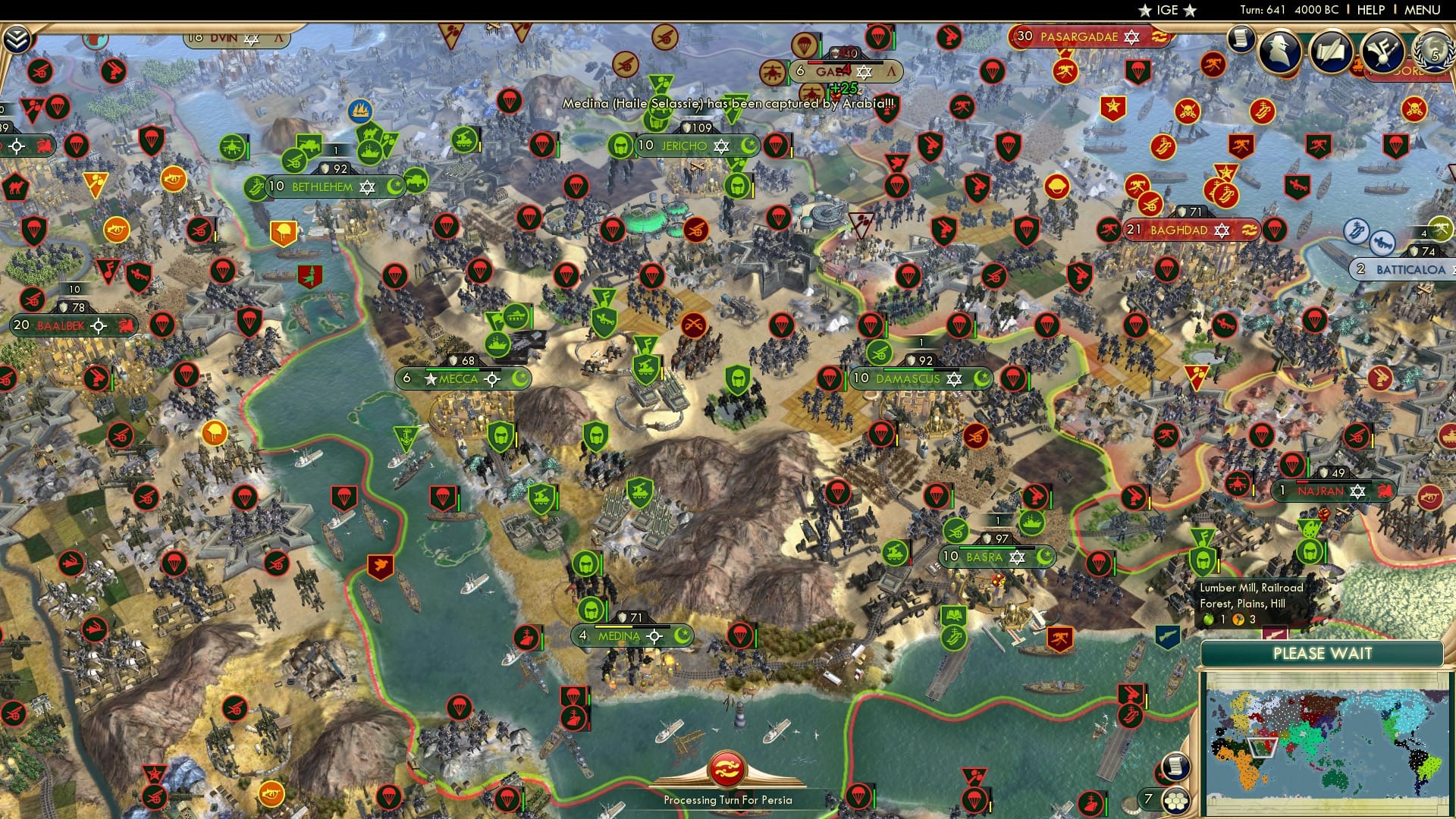Click the crescent moon icon beside Damascus banner
This screenshot has width=1456, height=819.
tap(981, 377)
